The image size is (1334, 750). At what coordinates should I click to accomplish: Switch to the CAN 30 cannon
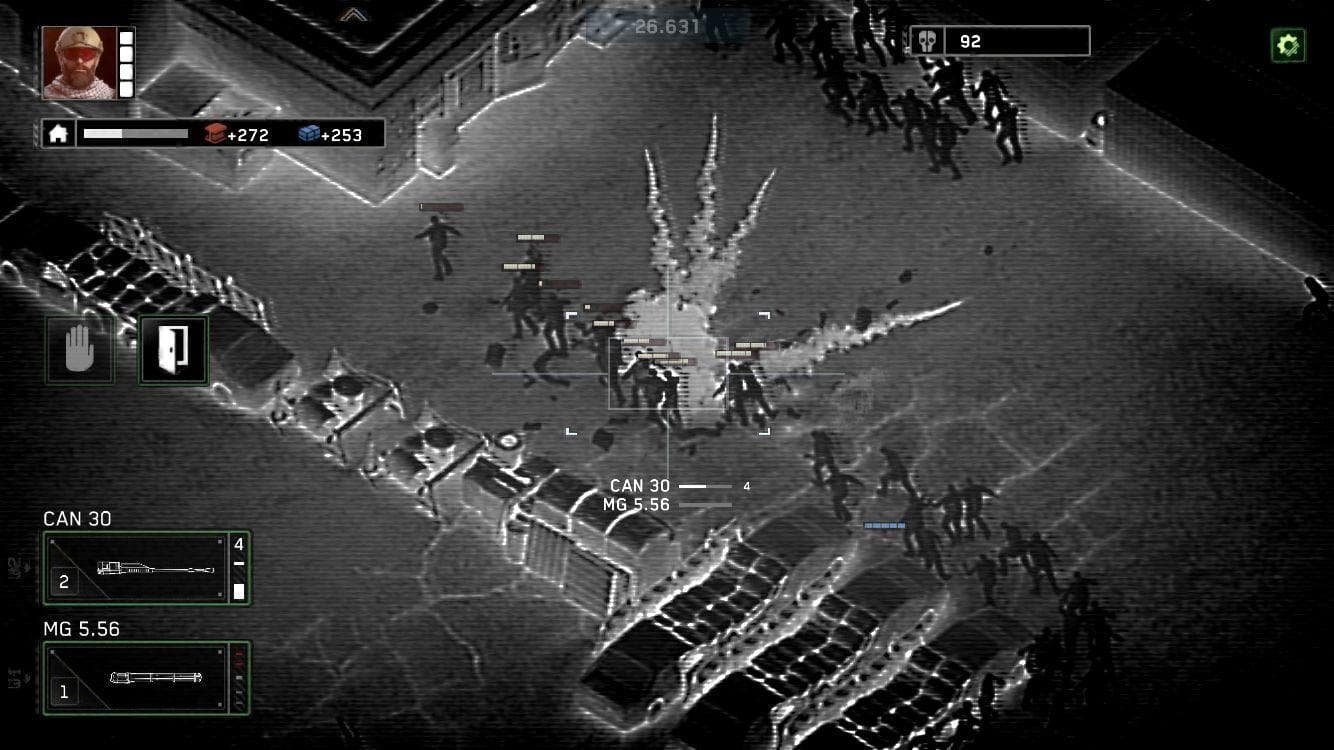(145, 568)
